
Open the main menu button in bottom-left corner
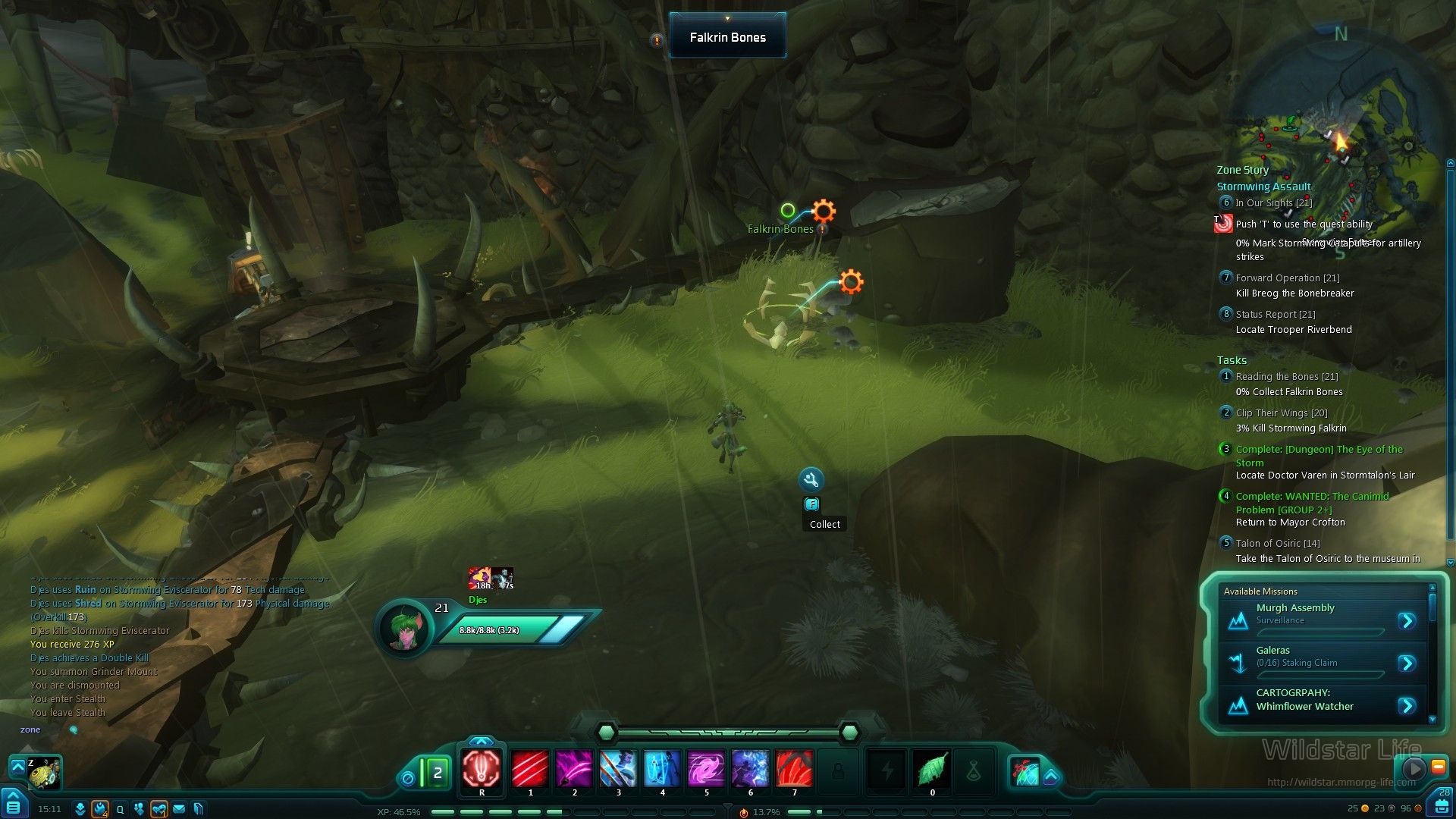pyautogui.click(x=13, y=805)
